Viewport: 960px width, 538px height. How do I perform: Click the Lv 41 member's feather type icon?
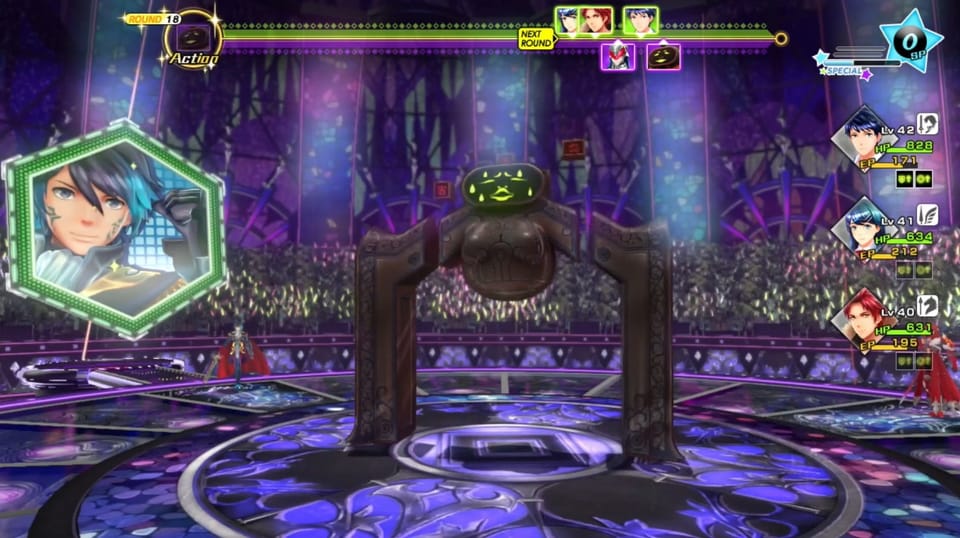[x=928, y=214]
